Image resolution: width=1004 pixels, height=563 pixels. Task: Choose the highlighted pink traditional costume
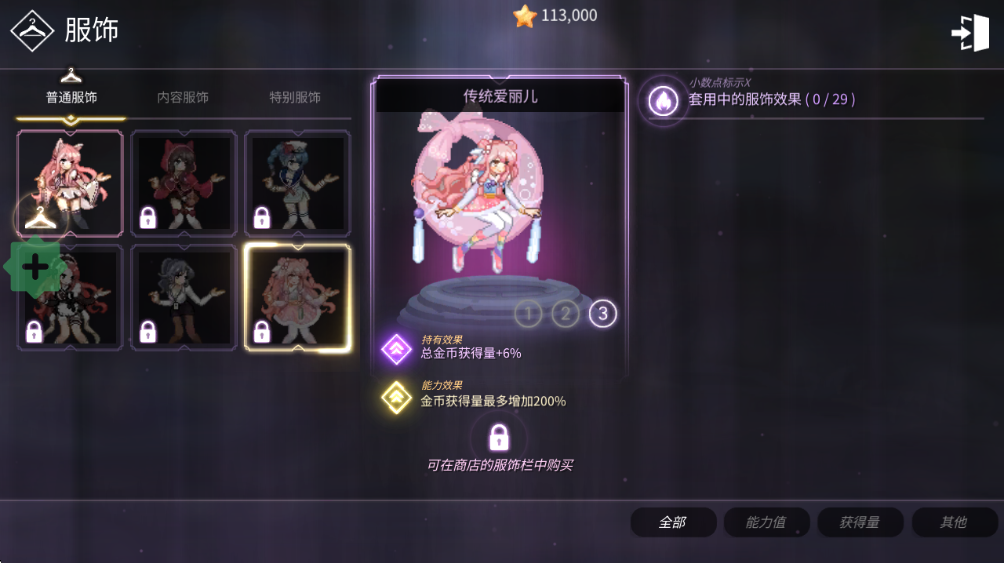pos(298,297)
